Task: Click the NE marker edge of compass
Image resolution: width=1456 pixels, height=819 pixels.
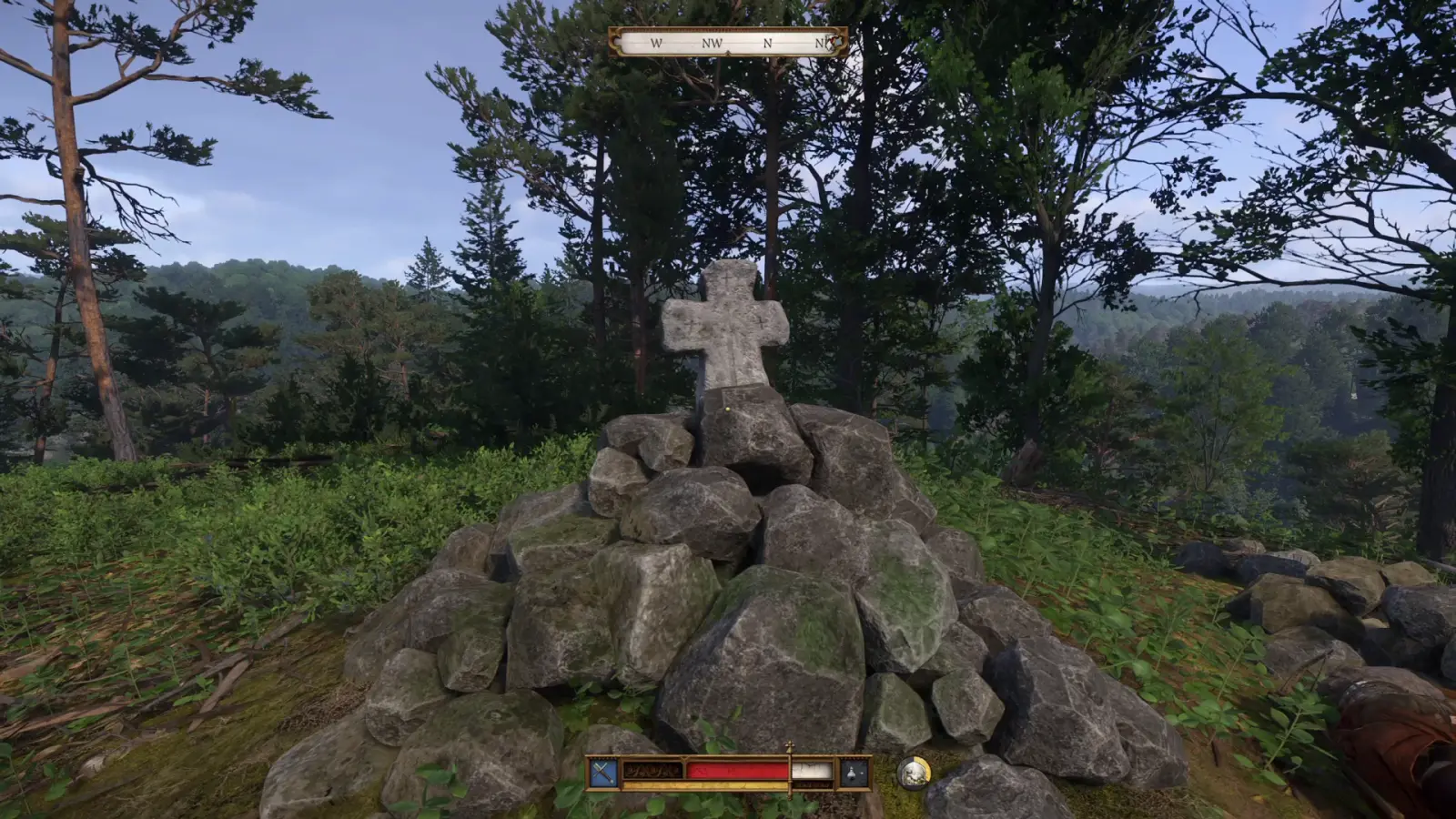Action: tap(822, 43)
